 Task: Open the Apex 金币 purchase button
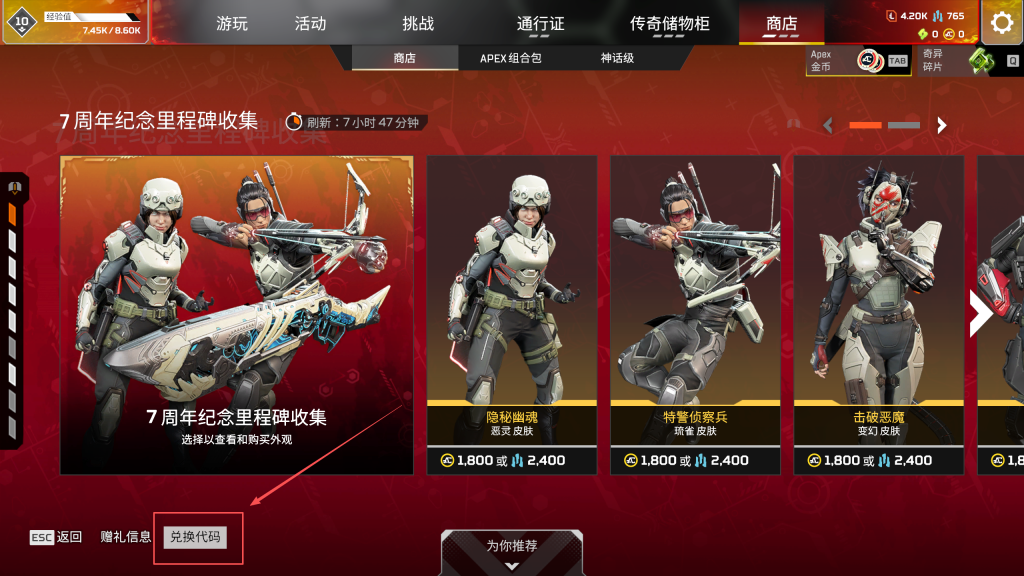point(858,61)
